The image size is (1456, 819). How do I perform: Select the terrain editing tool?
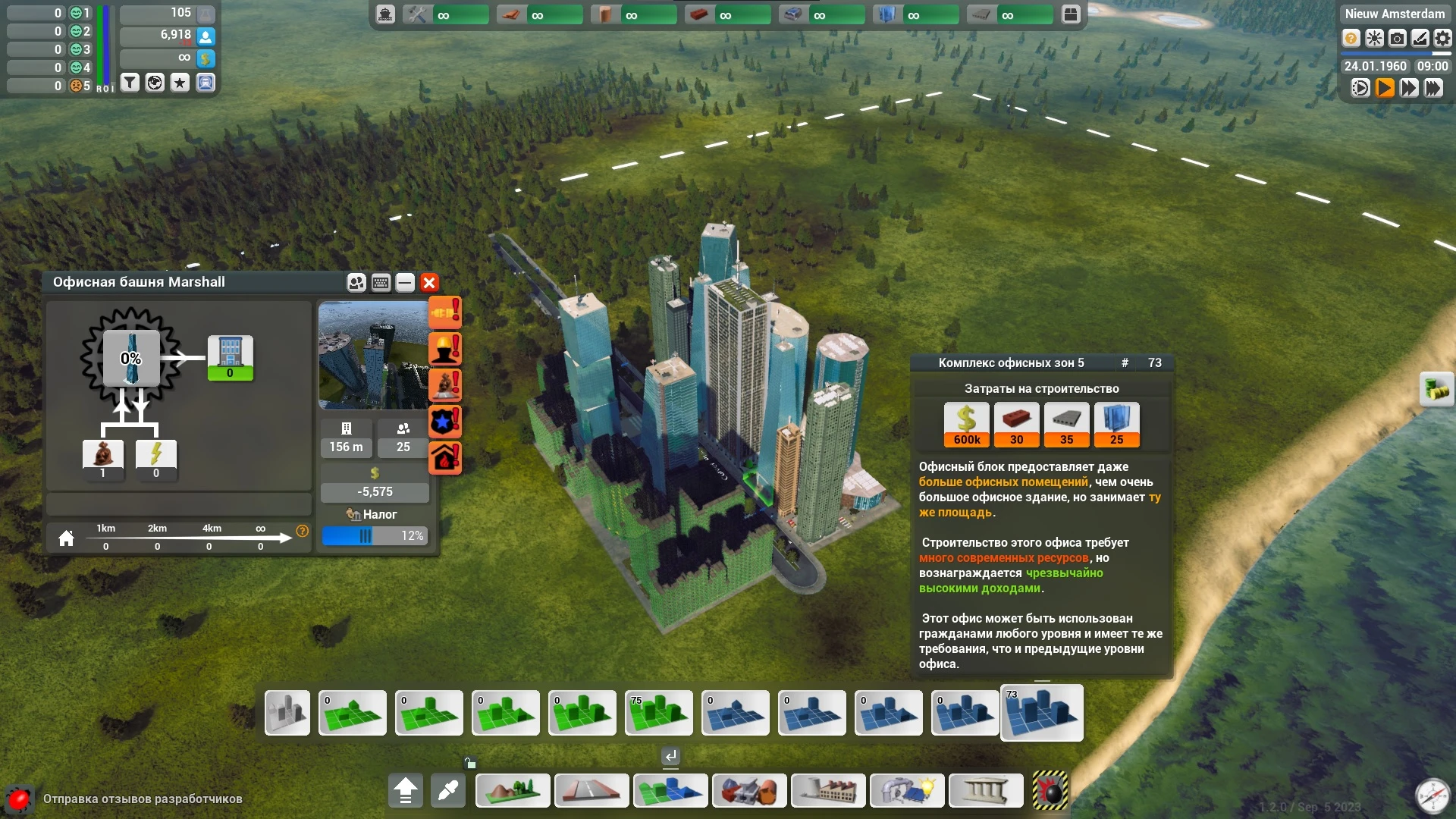[x=513, y=791]
